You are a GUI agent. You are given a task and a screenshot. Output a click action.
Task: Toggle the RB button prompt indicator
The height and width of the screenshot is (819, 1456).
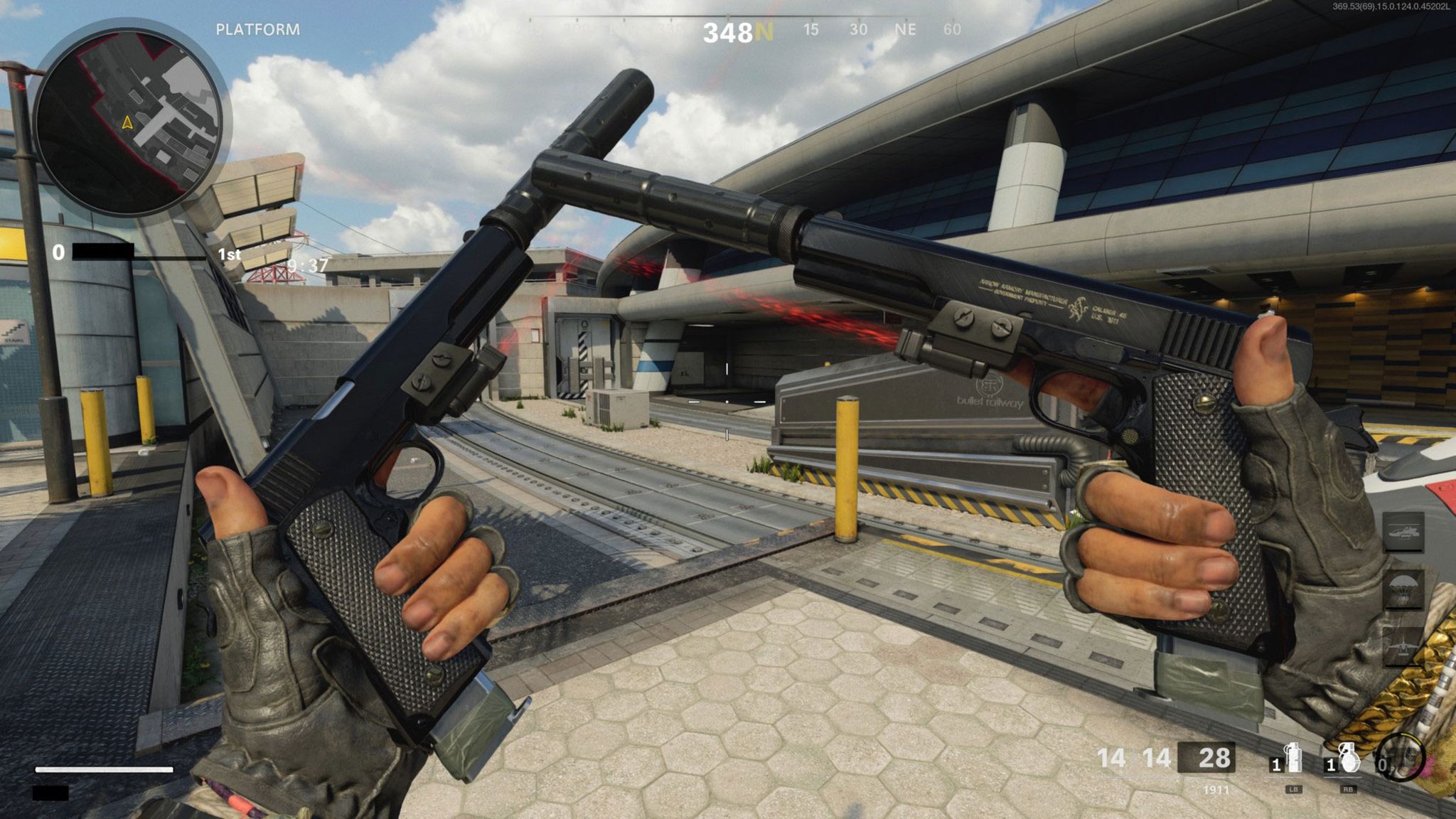click(1348, 790)
